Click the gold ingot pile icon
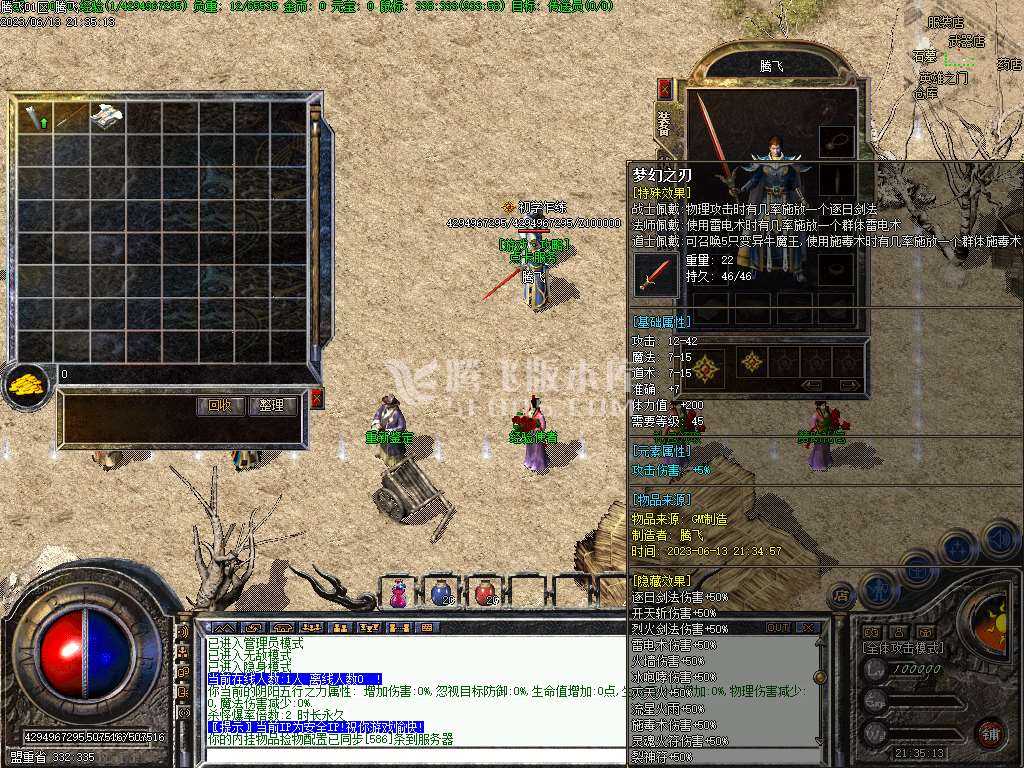Image resolution: width=1024 pixels, height=768 pixels. [x=27, y=384]
